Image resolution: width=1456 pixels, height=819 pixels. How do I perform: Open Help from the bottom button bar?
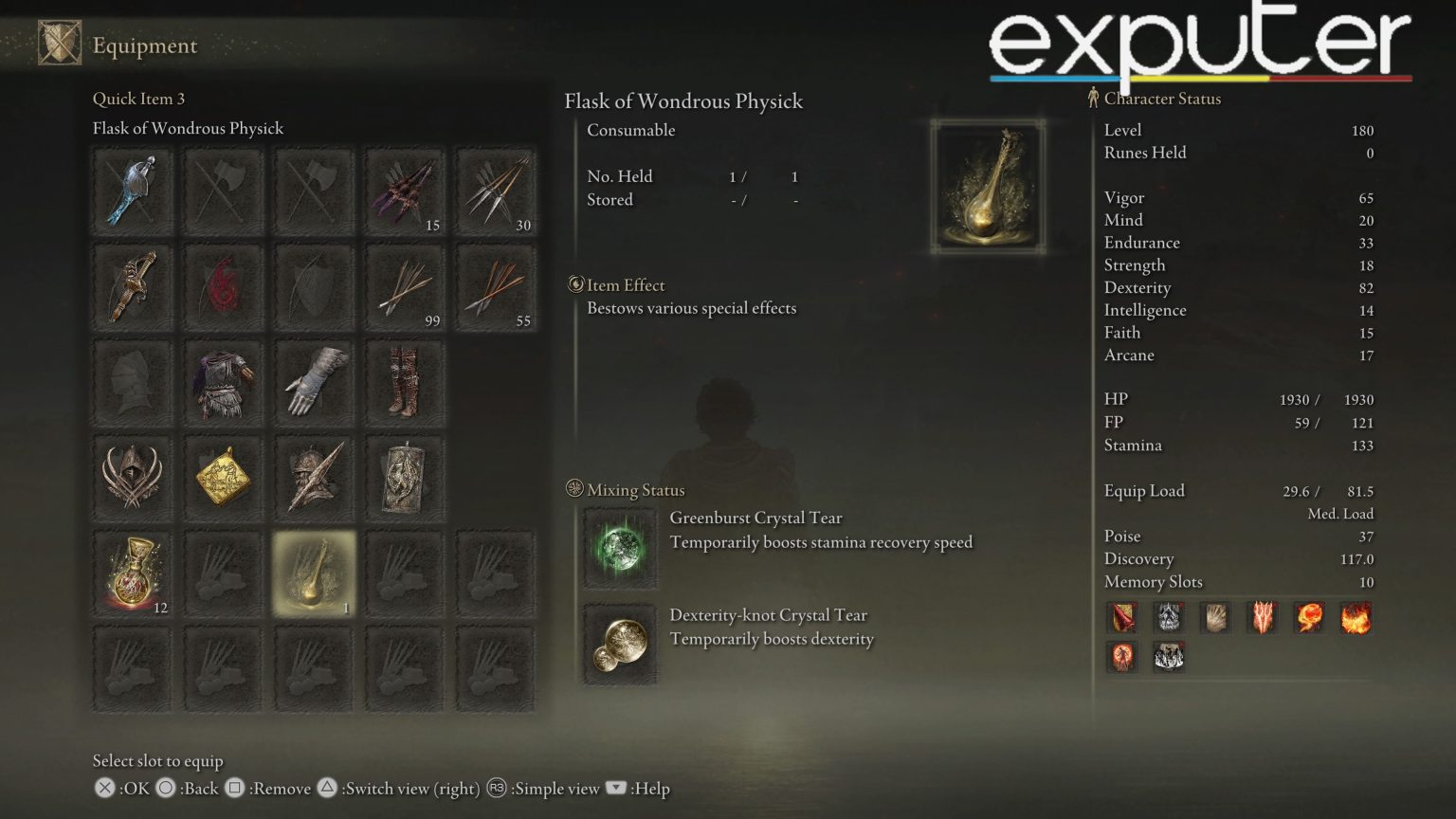click(x=616, y=789)
